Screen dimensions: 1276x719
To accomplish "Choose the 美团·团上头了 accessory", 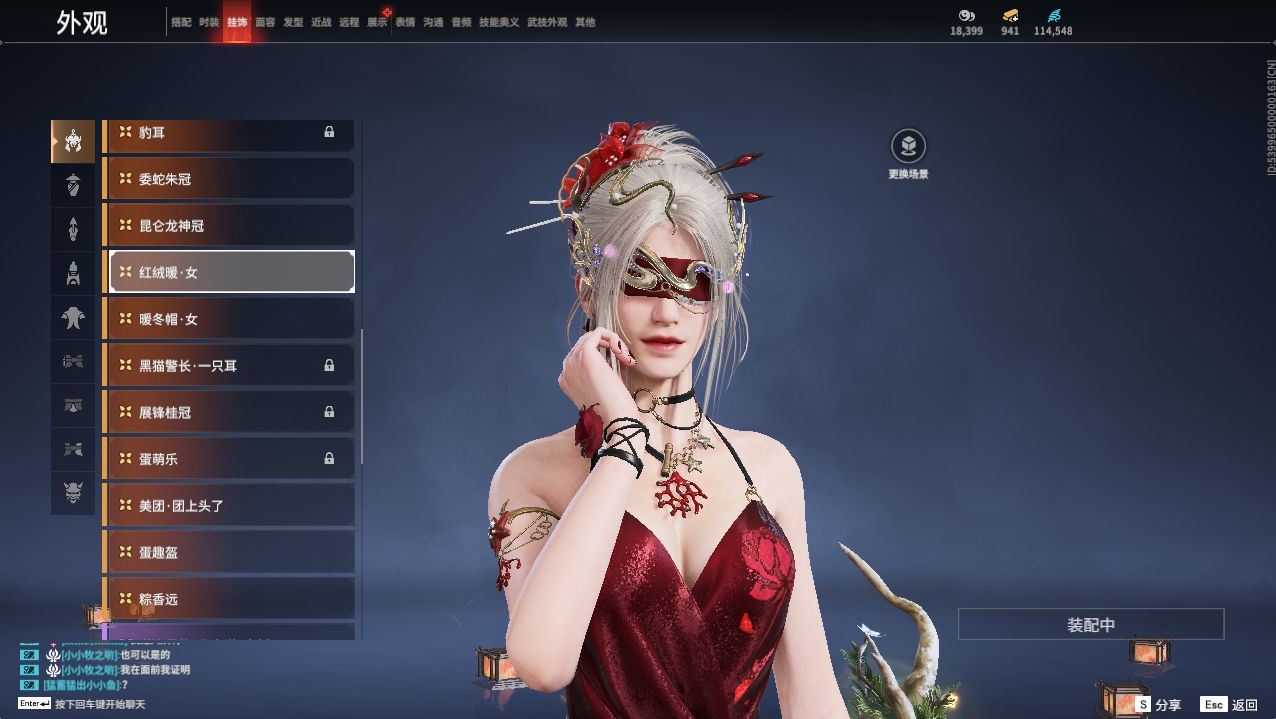I will [230, 506].
